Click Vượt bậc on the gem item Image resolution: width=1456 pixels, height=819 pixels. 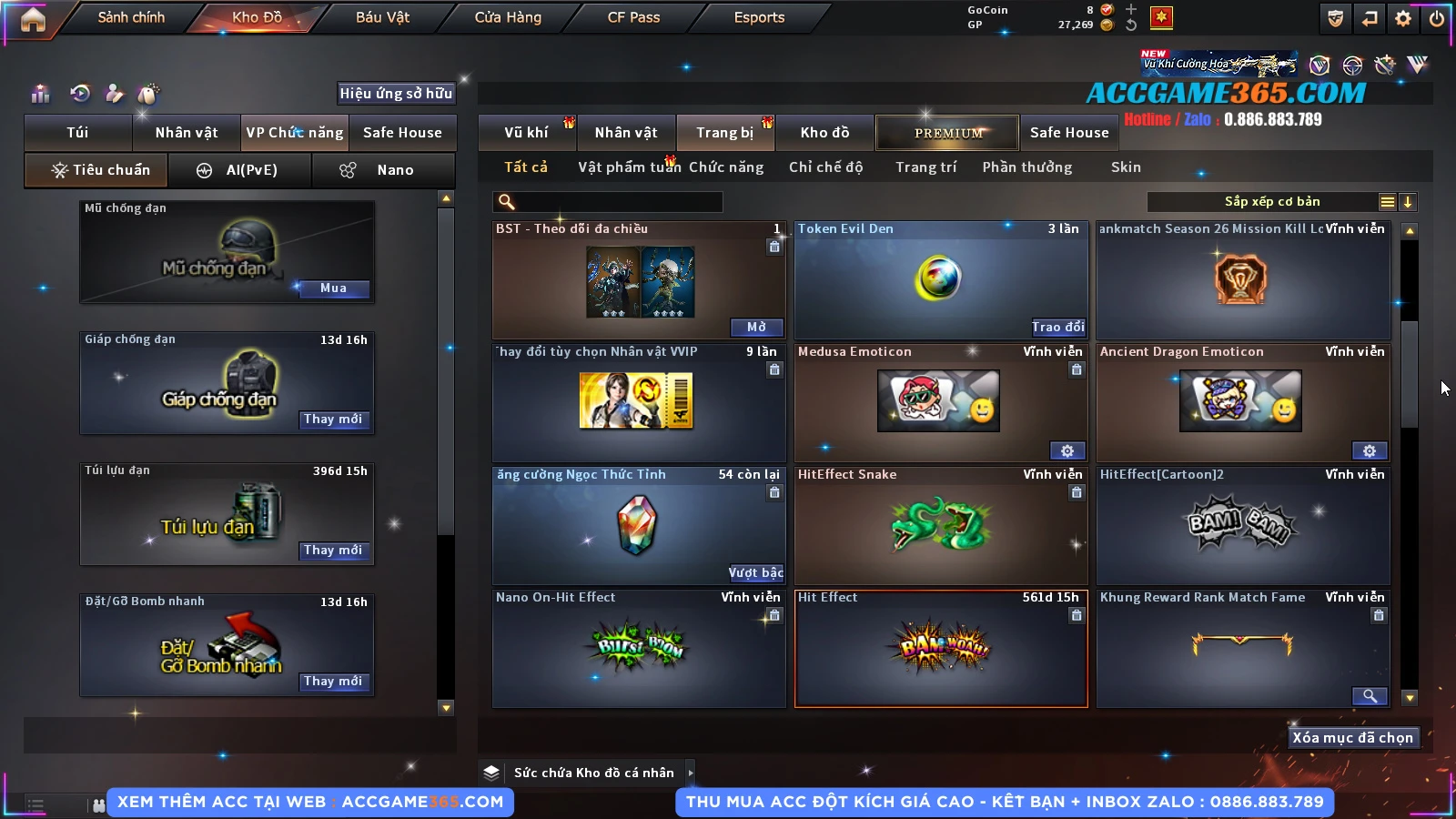point(756,572)
